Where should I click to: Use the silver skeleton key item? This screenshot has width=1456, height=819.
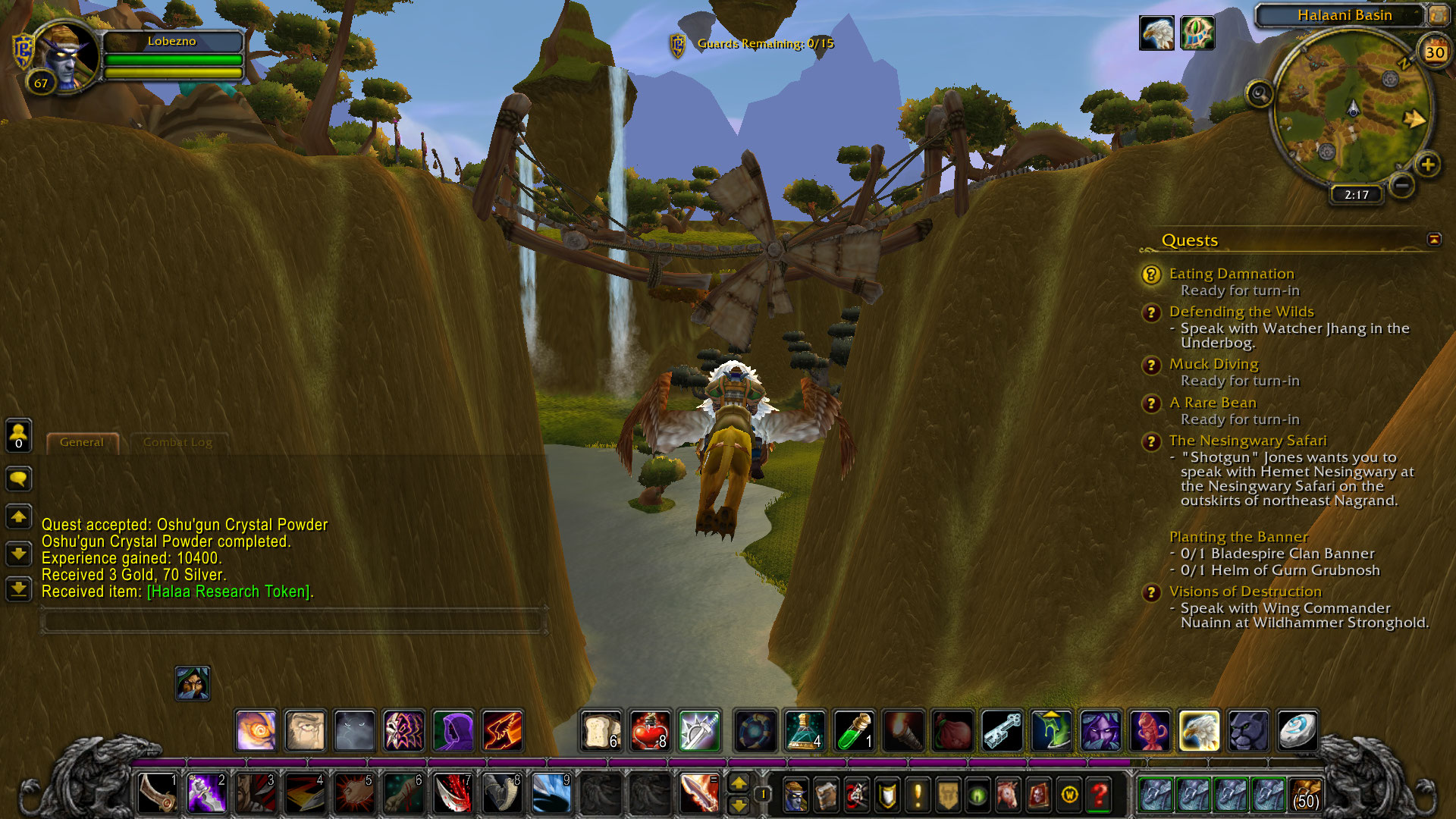(1002, 730)
